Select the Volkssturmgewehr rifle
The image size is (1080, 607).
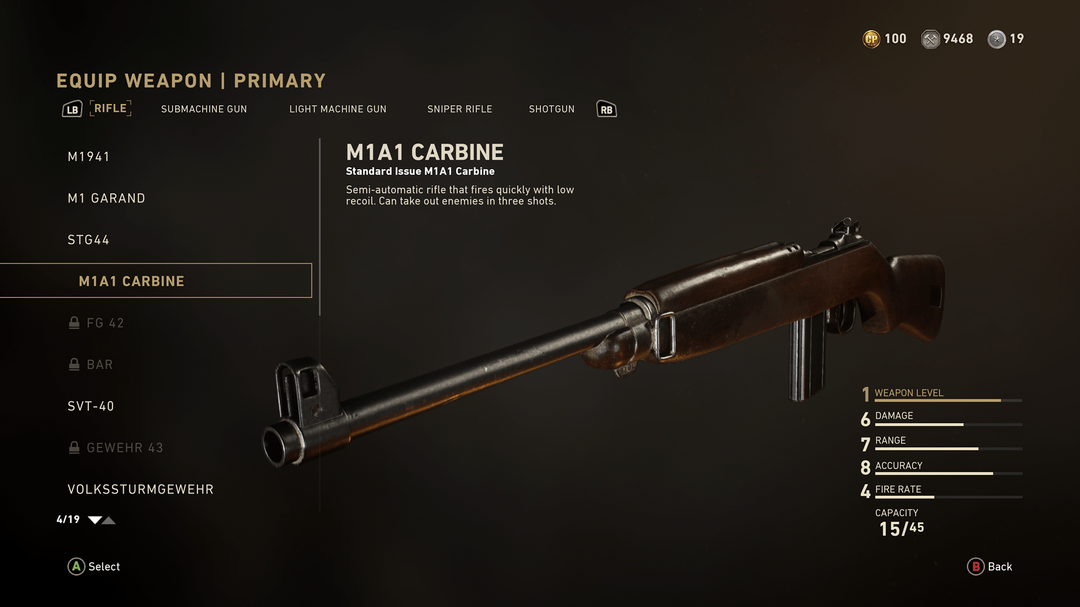[x=140, y=489]
